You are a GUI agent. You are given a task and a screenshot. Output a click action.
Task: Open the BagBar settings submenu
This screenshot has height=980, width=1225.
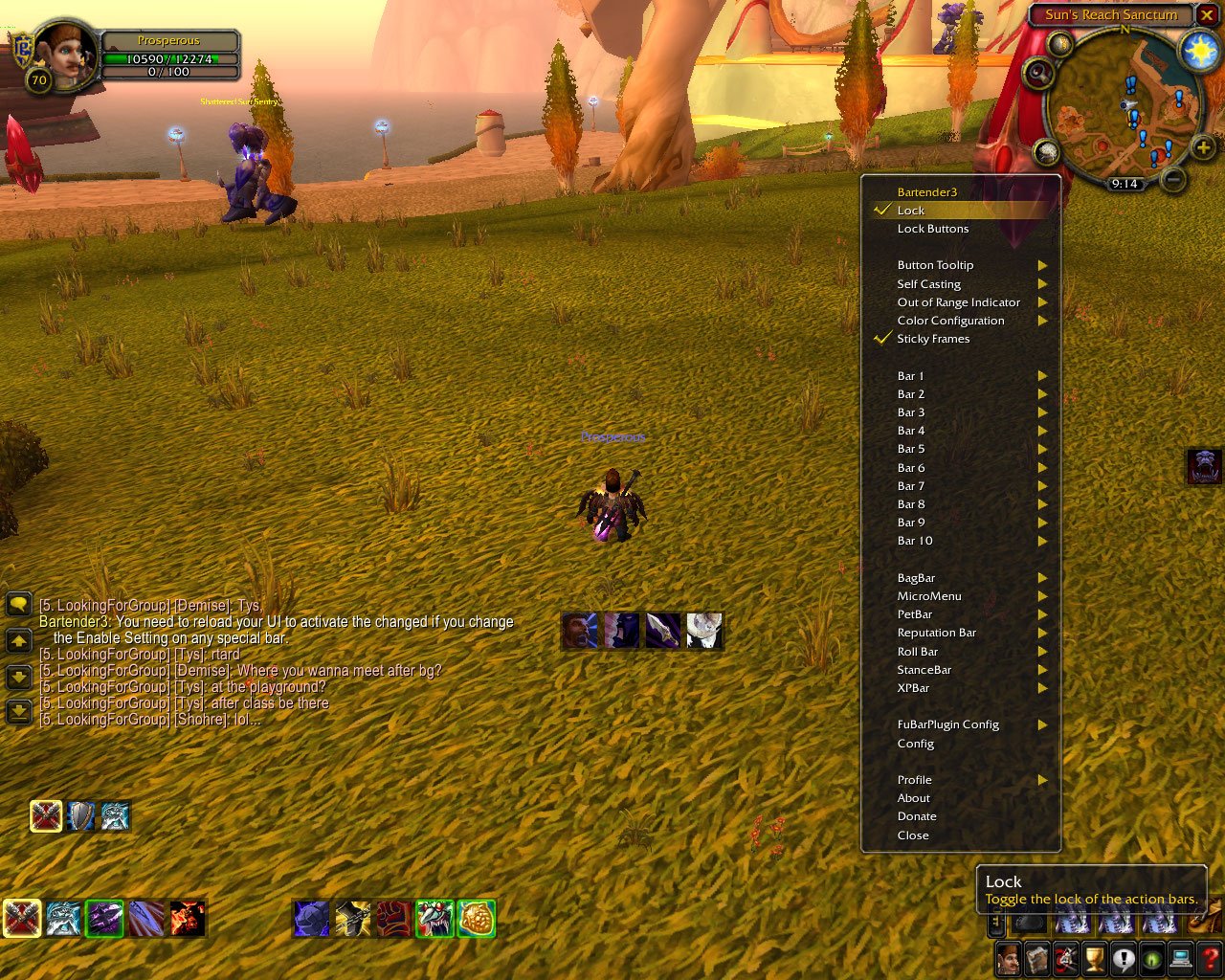click(x=916, y=578)
